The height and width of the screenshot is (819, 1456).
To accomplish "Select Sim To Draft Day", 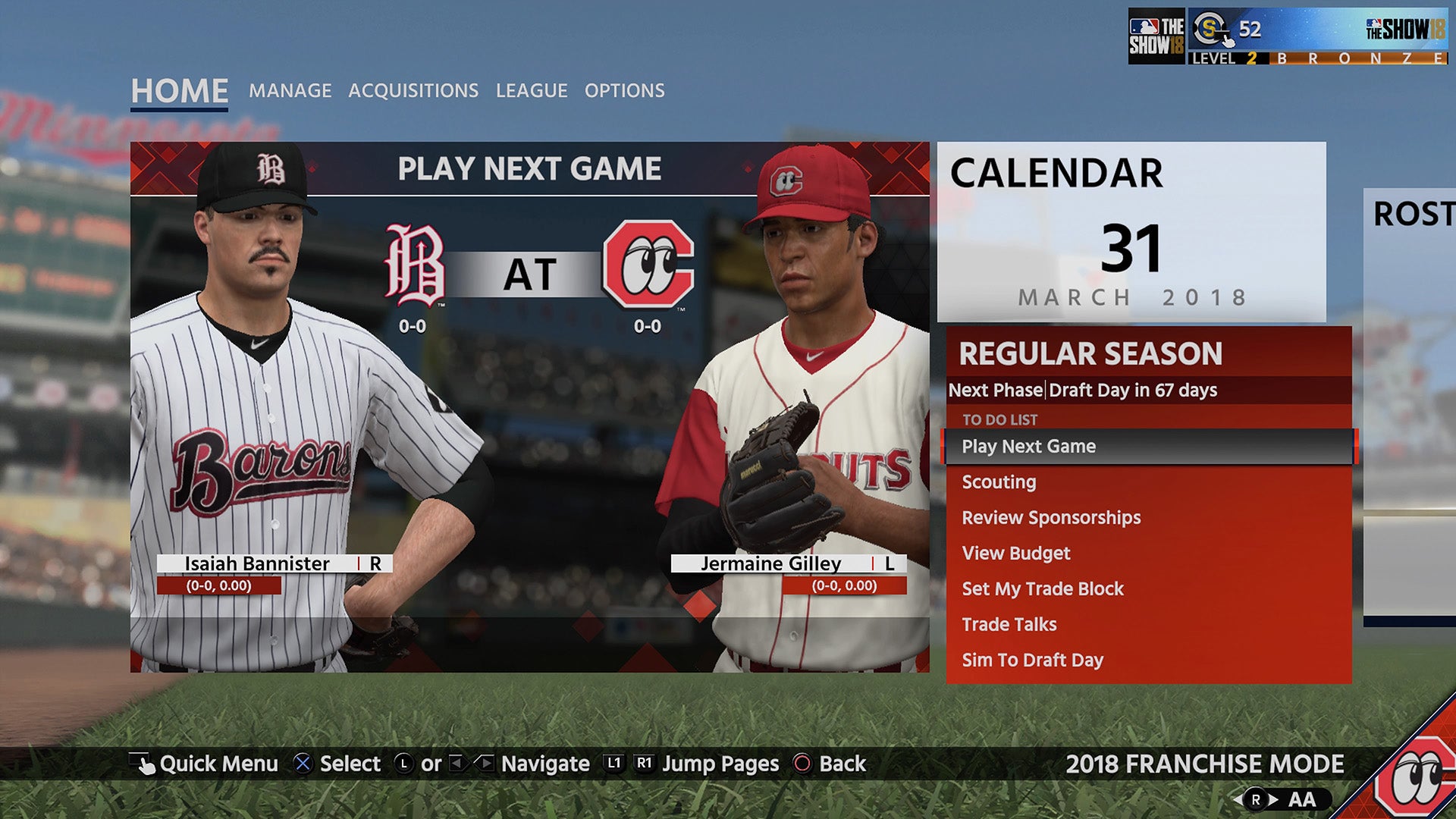I will coord(1032,661).
